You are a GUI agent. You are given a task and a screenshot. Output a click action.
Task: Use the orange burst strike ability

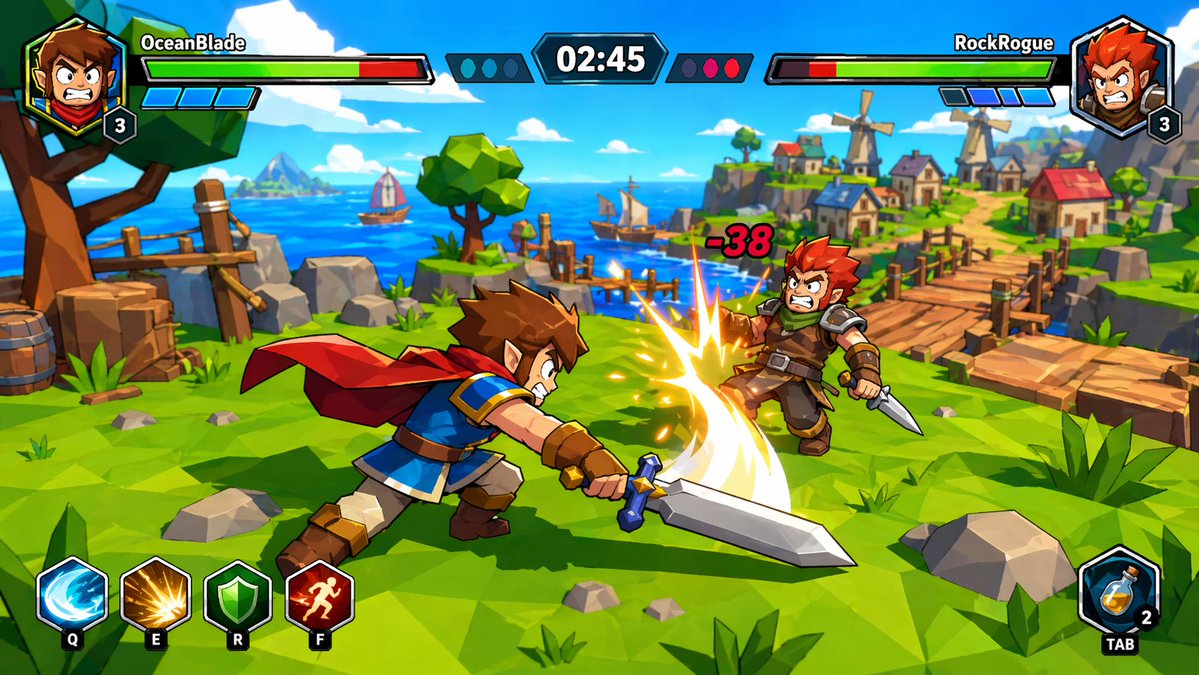coord(155,596)
